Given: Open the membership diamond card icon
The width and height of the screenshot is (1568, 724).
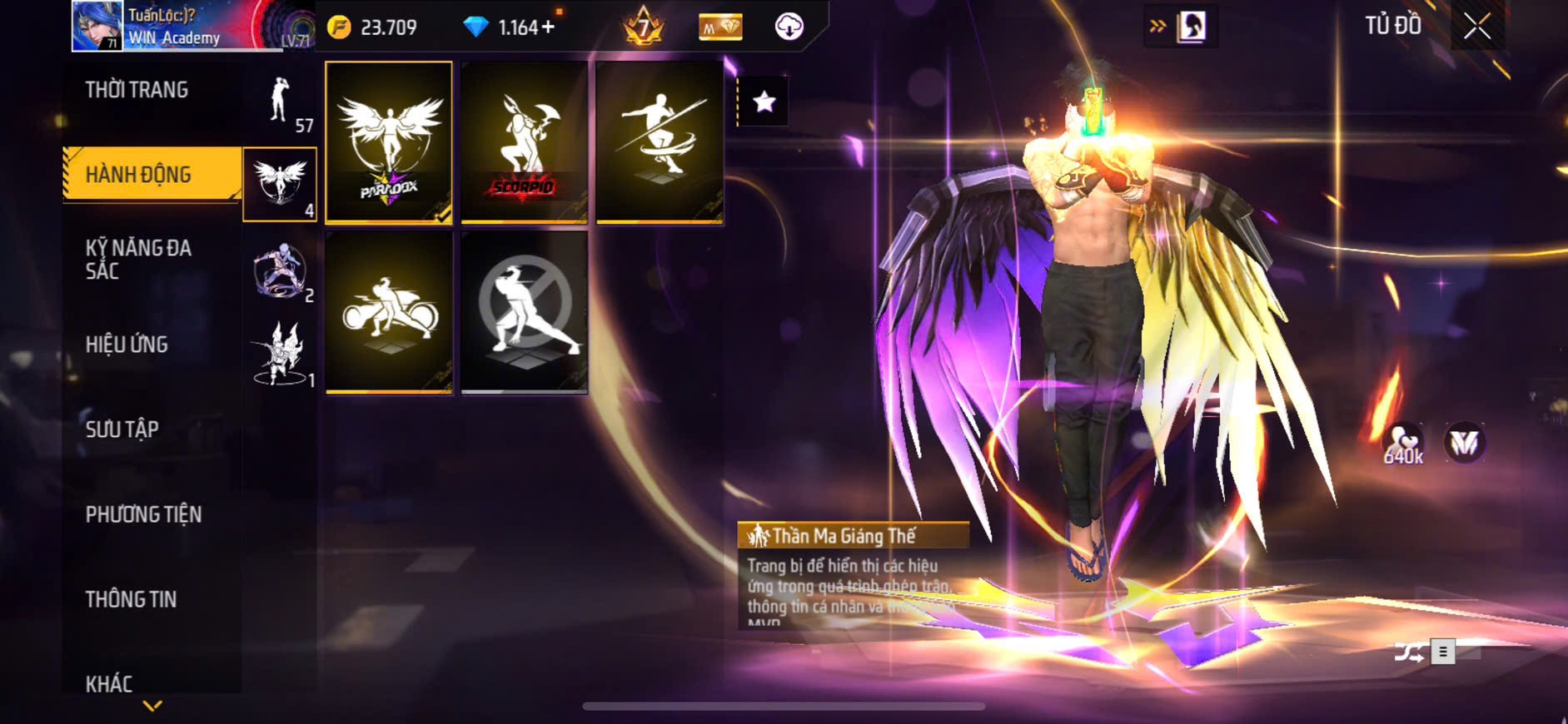Looking at the screenshot, I should tap(719, 27).
